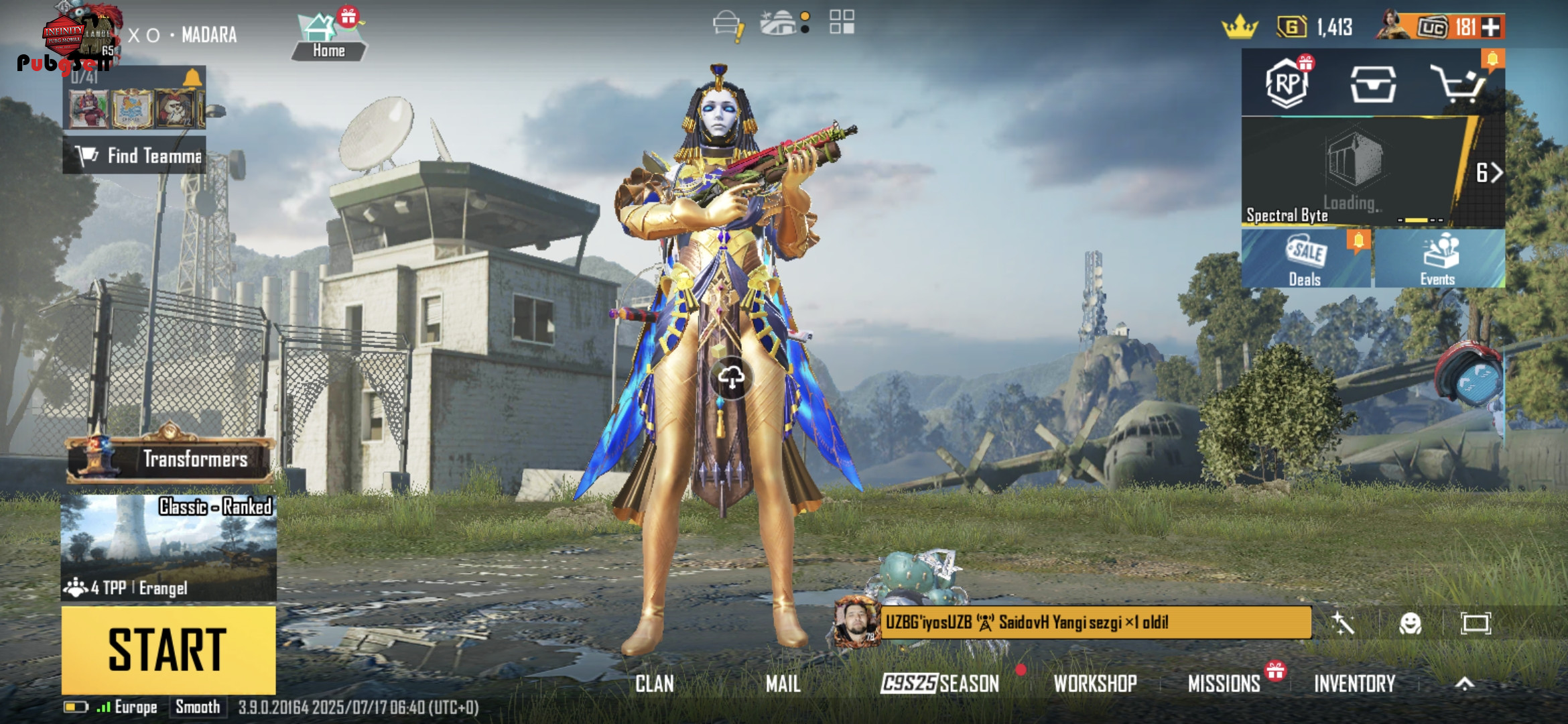Viewport: 1568px width, 724px height.
Task: Open the C9S25 SEASON menu
Action: (x=939, y=684)
